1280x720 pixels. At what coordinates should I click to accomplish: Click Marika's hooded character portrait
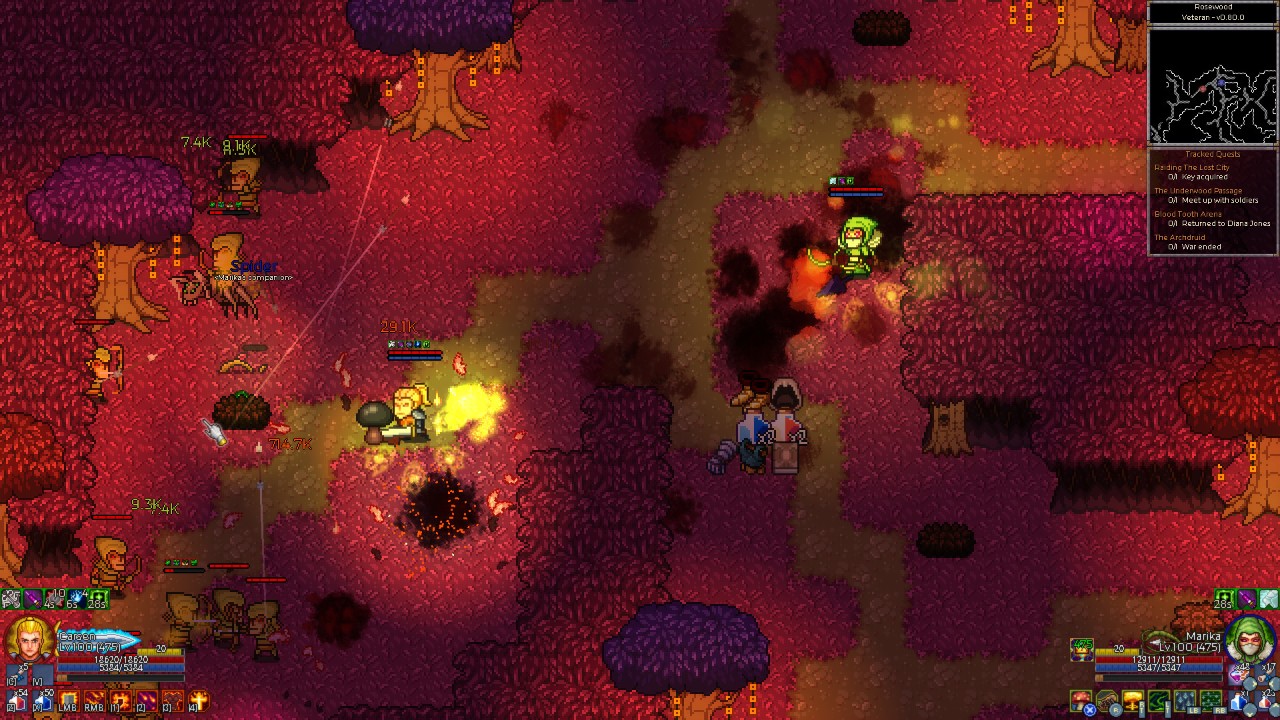tap(1249, 641)
